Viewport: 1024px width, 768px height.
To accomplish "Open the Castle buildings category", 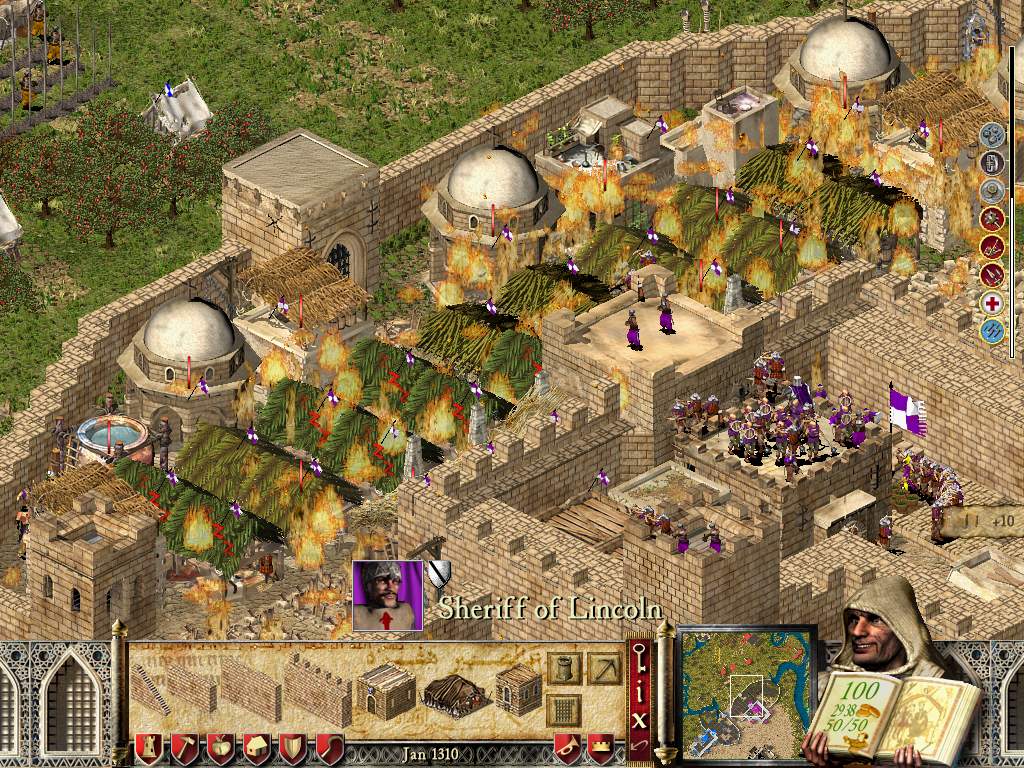I will point(150,747).
